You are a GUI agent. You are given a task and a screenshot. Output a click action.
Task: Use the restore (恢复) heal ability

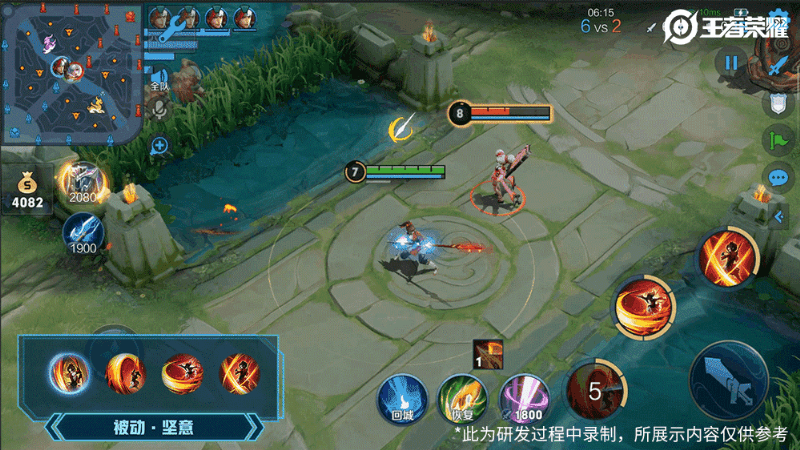point(460,397)
